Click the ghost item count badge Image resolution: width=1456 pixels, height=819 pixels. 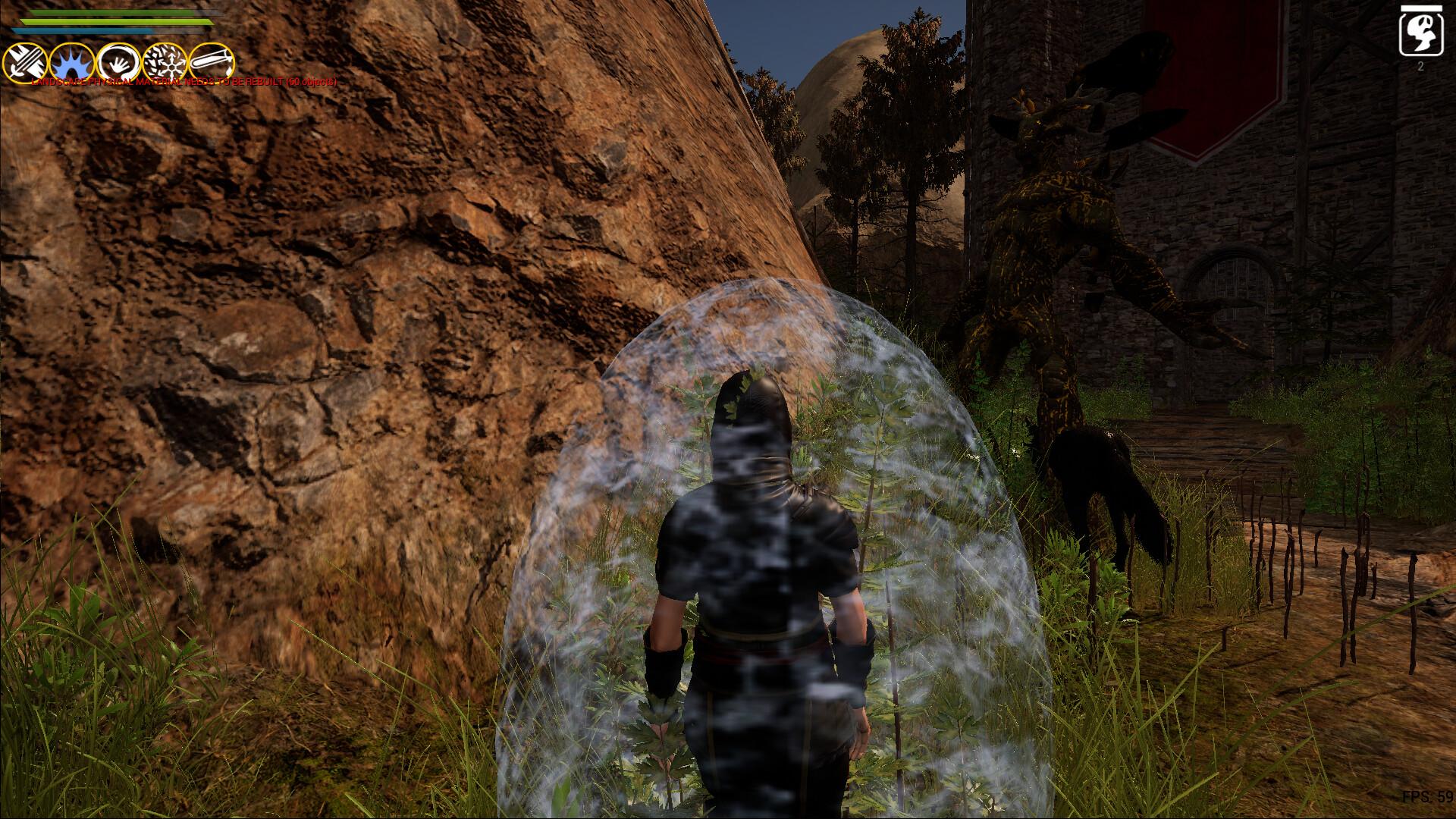tap(1421, 66)
